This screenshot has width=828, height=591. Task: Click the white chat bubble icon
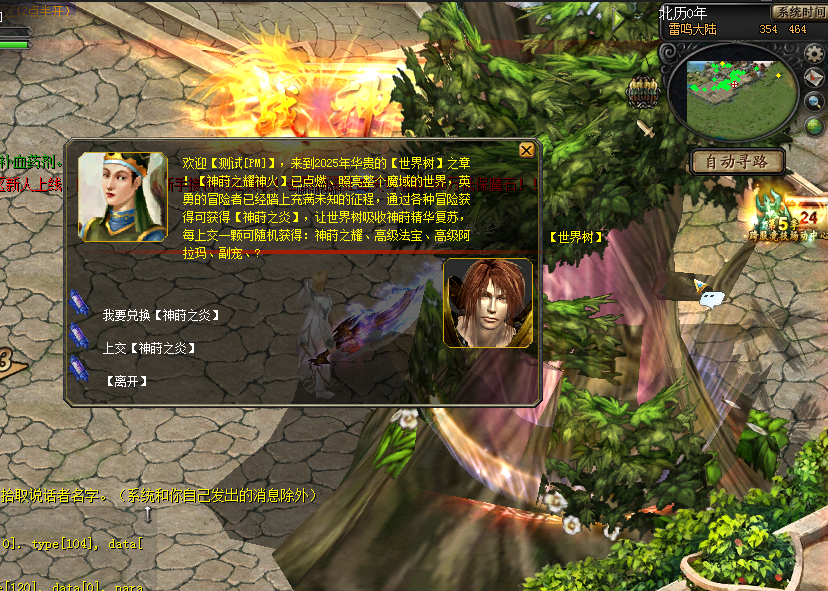[x=711, y=295]
